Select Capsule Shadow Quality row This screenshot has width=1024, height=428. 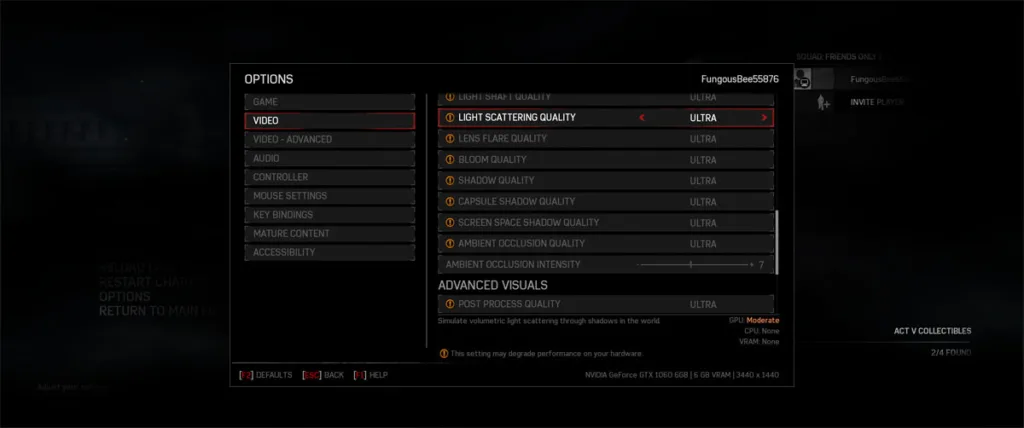pyautogui.click(x=605, y=202)
